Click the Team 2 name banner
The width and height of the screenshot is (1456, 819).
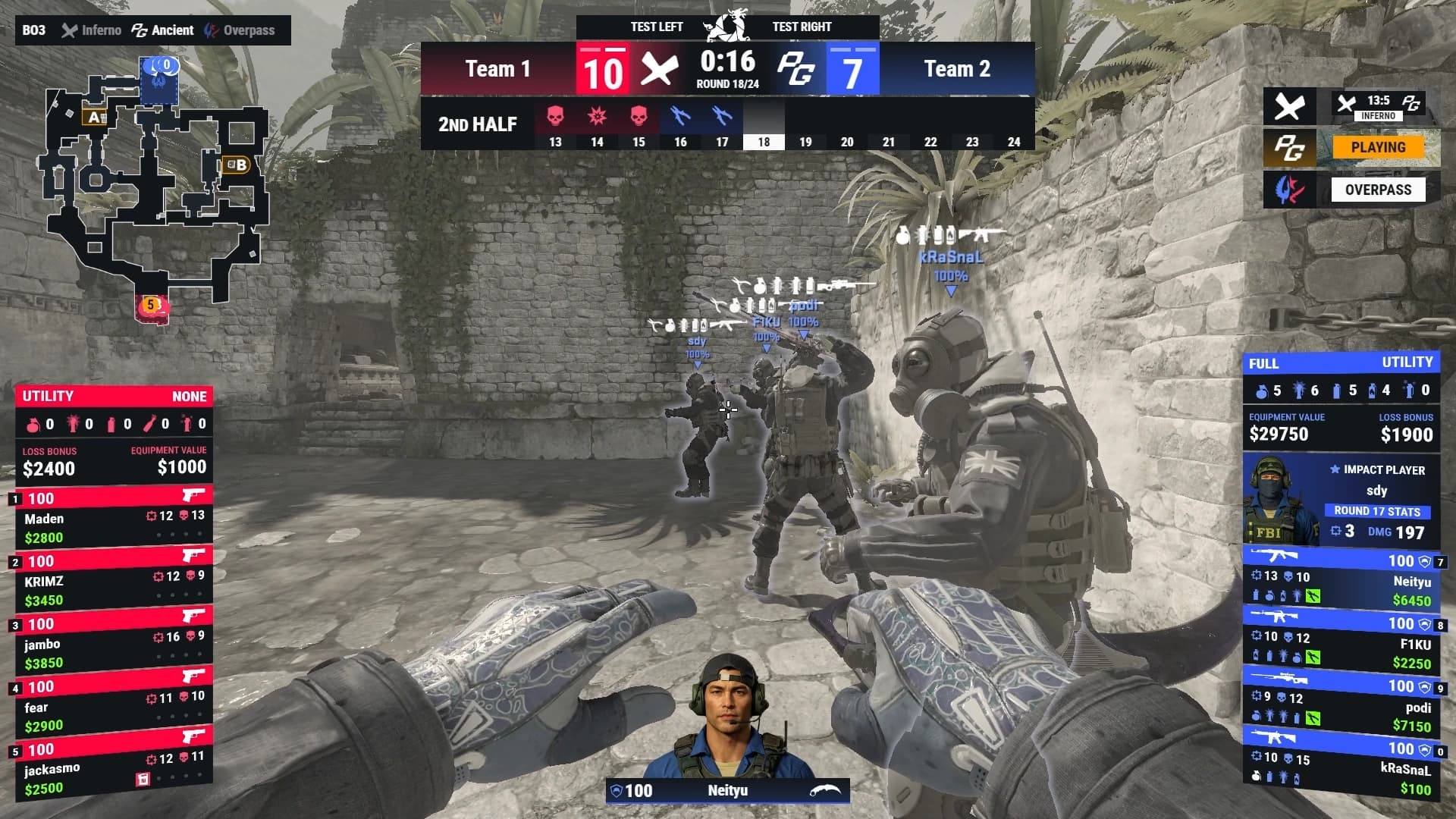[x=957, y=69]
